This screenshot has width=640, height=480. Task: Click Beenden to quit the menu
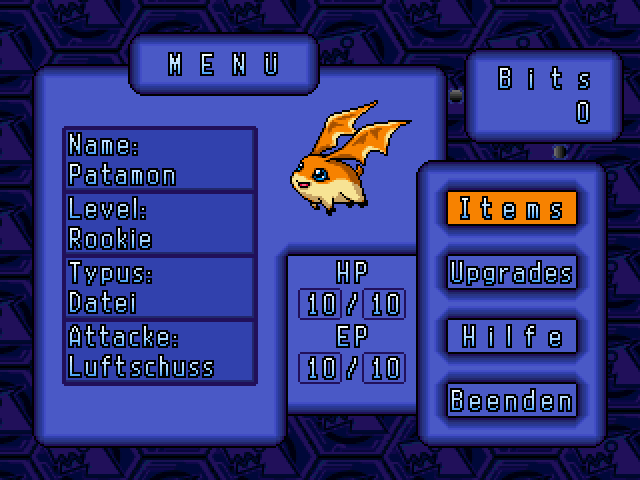tap(511, 401)
